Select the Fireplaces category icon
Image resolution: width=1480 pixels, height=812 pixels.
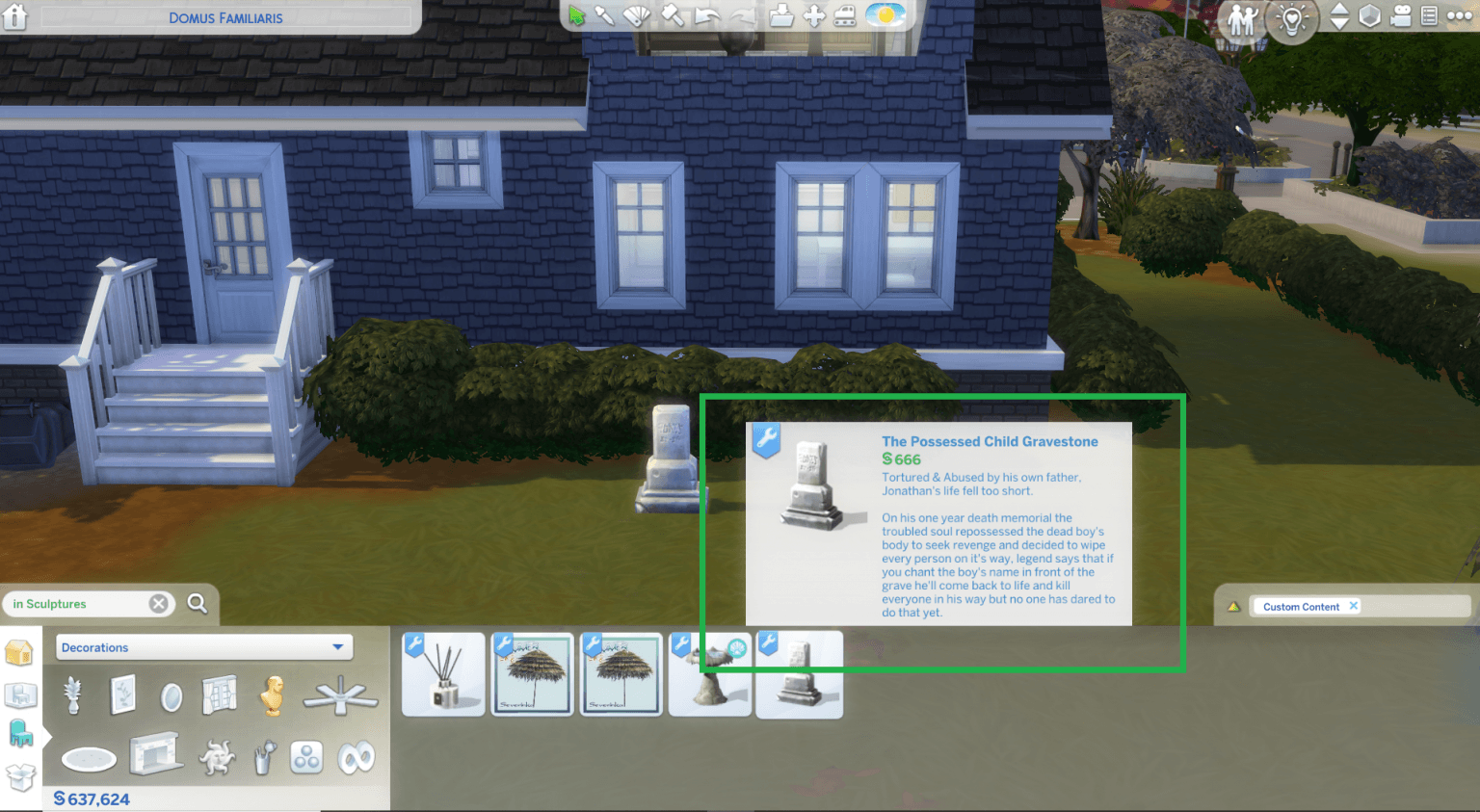pos(157,757)
